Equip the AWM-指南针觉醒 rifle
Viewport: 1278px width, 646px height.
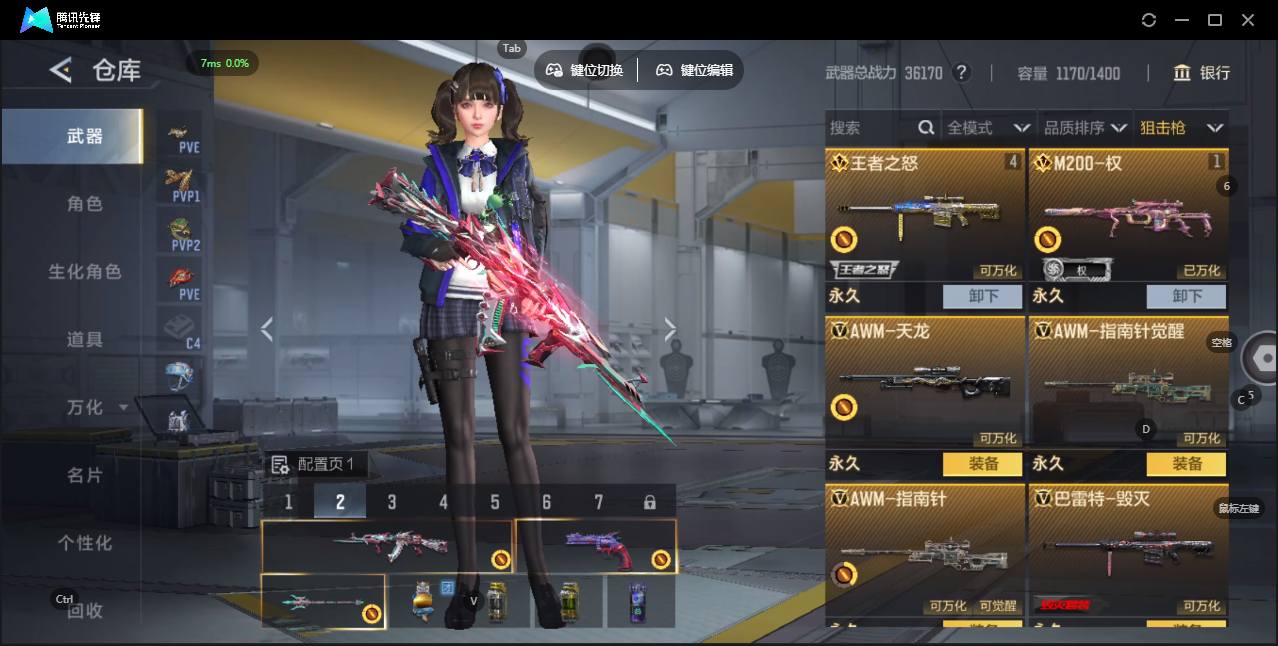pyautogui.click(x=1186, y=464)
